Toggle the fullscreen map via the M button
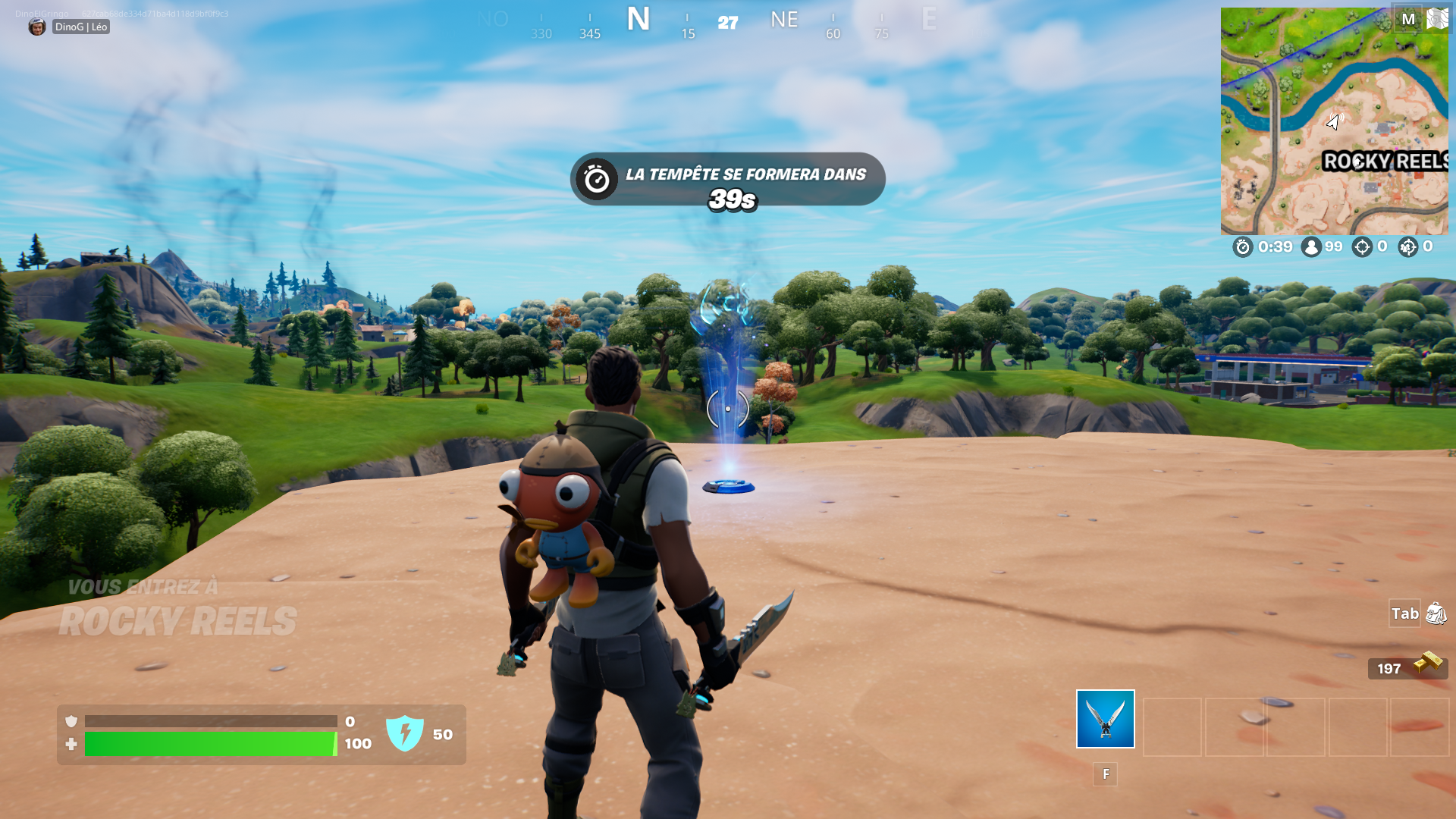Screen dimensions: 1456x819 click(1408, 19)
